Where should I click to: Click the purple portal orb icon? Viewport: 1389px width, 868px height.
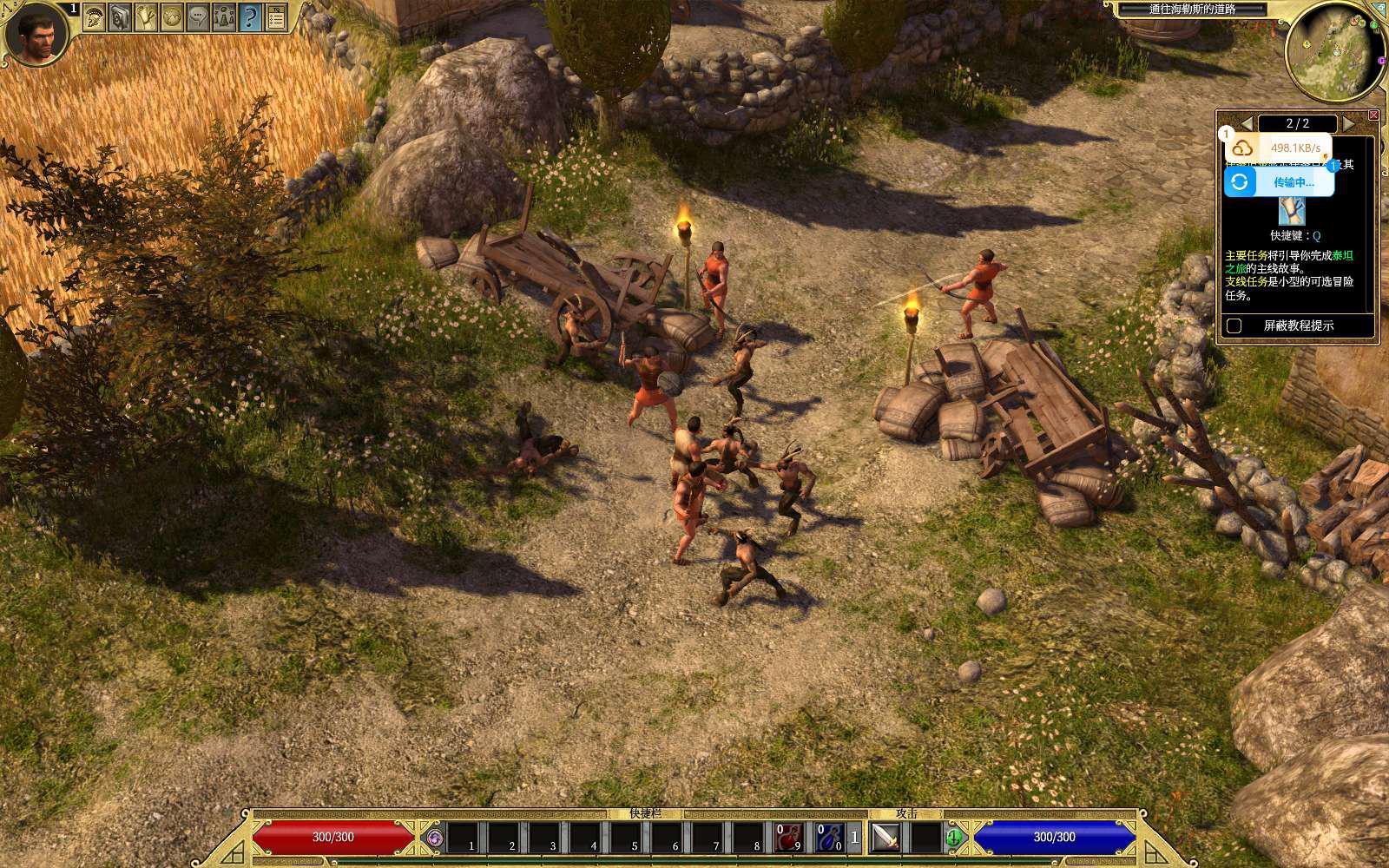(435, 838)
